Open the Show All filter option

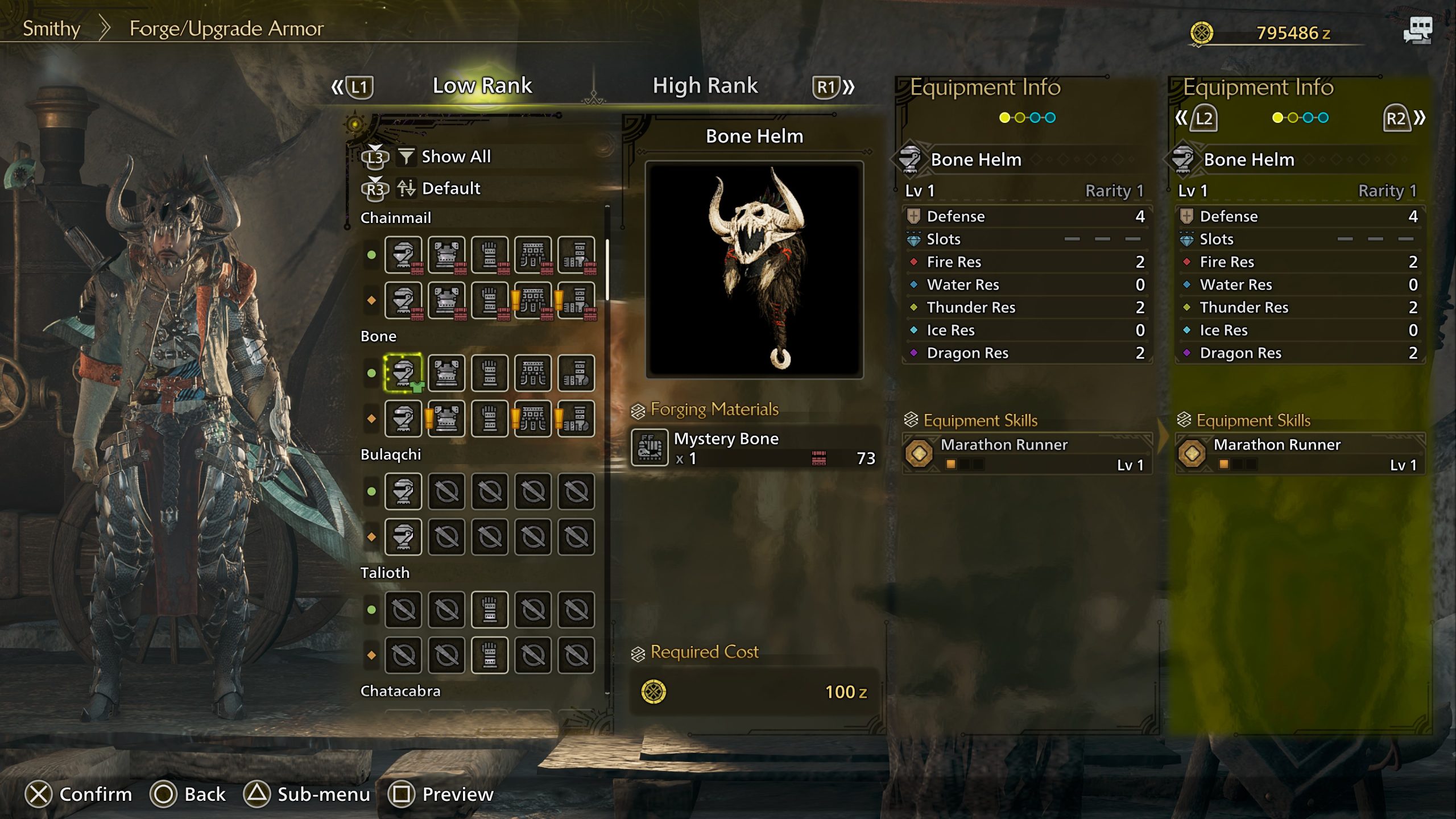tap(455, 156)
